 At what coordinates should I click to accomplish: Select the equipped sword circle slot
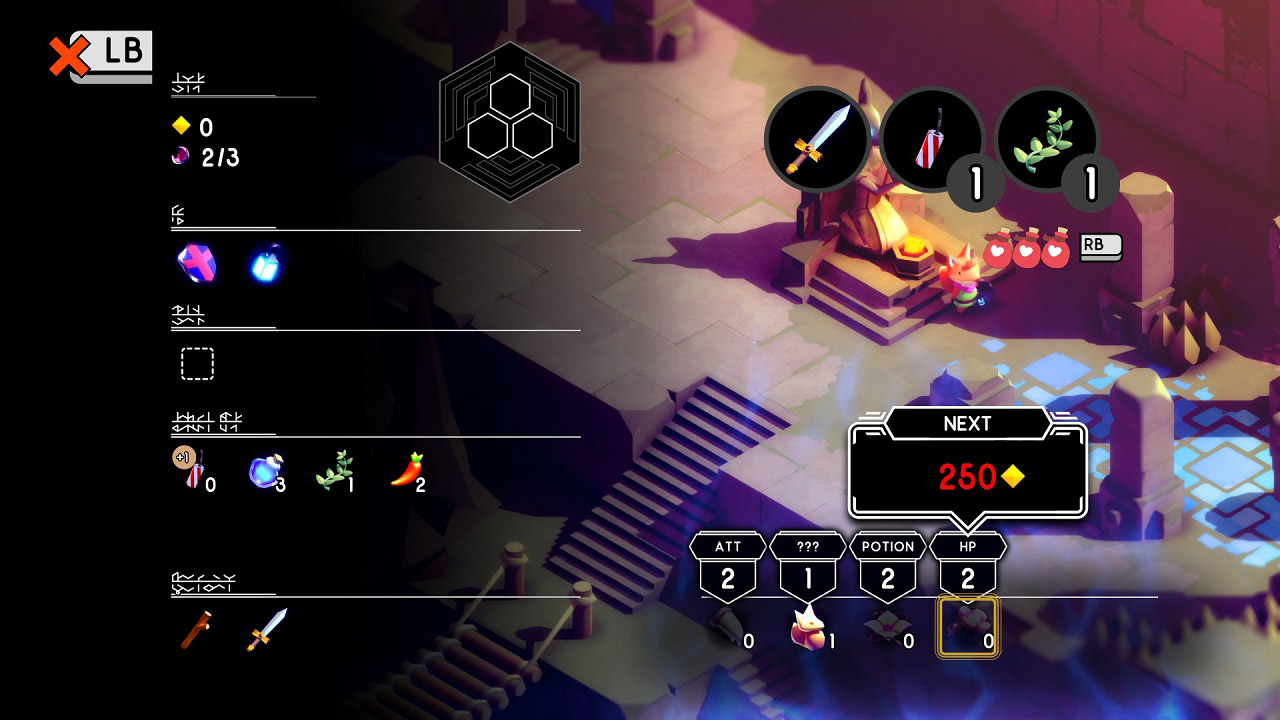817,137
